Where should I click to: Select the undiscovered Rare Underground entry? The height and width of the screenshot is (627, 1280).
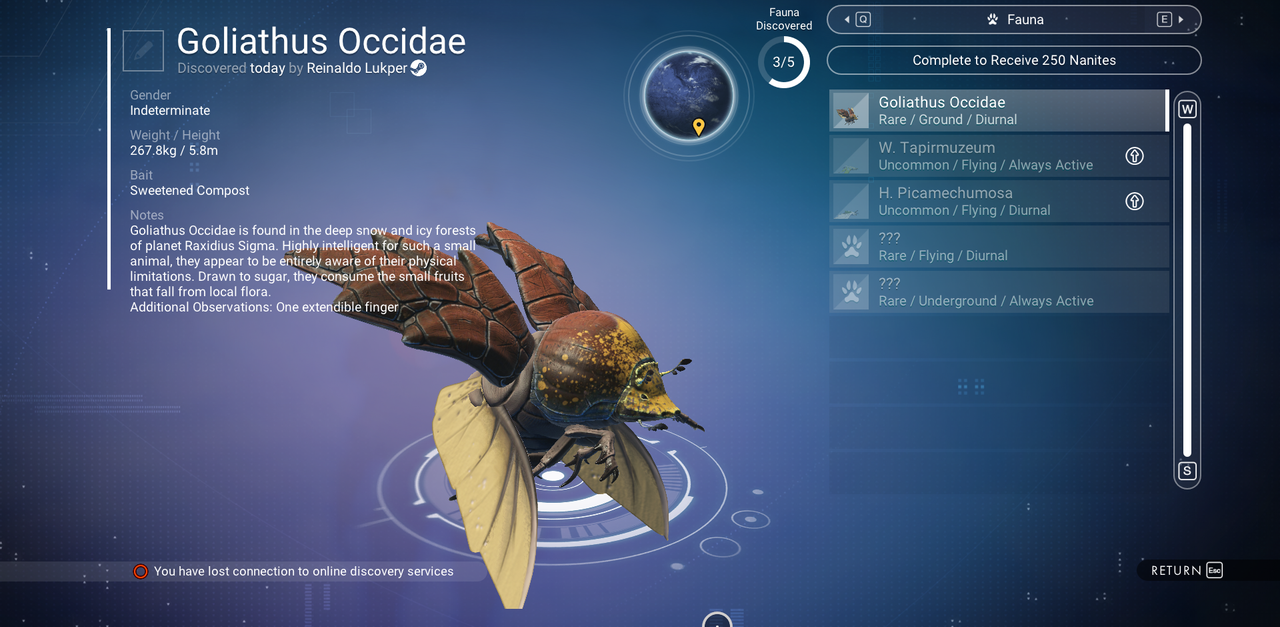998,292
